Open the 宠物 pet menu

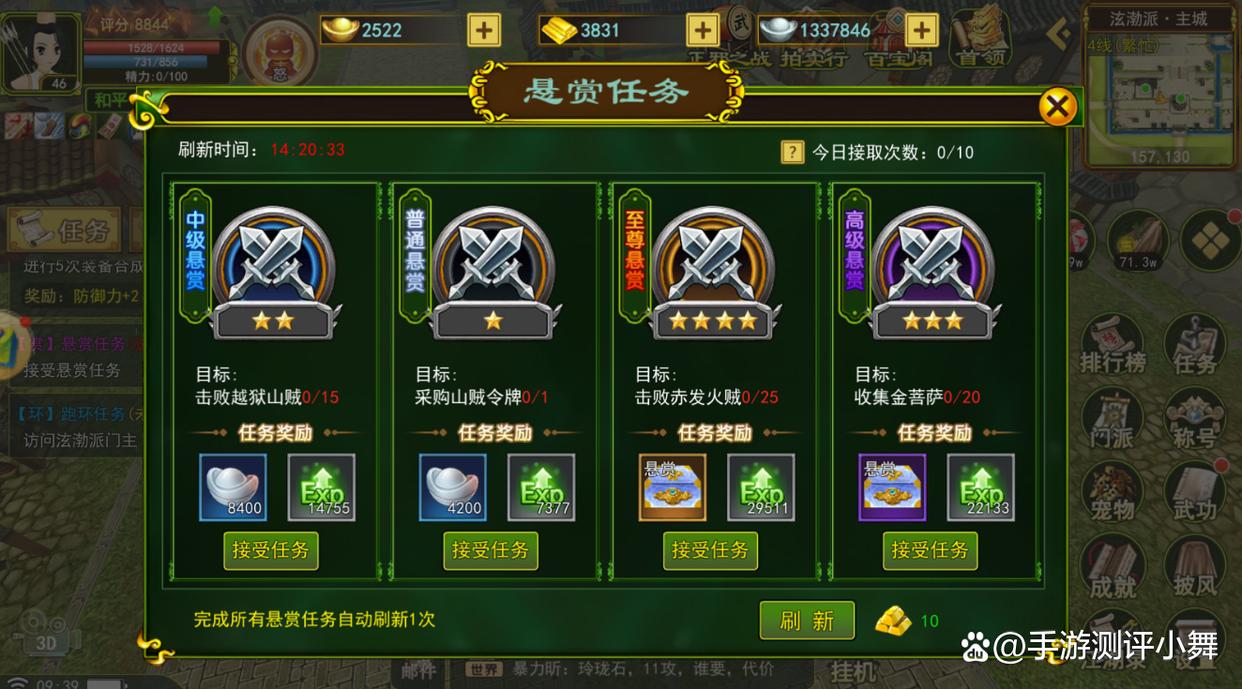[x=1112, y=492]
